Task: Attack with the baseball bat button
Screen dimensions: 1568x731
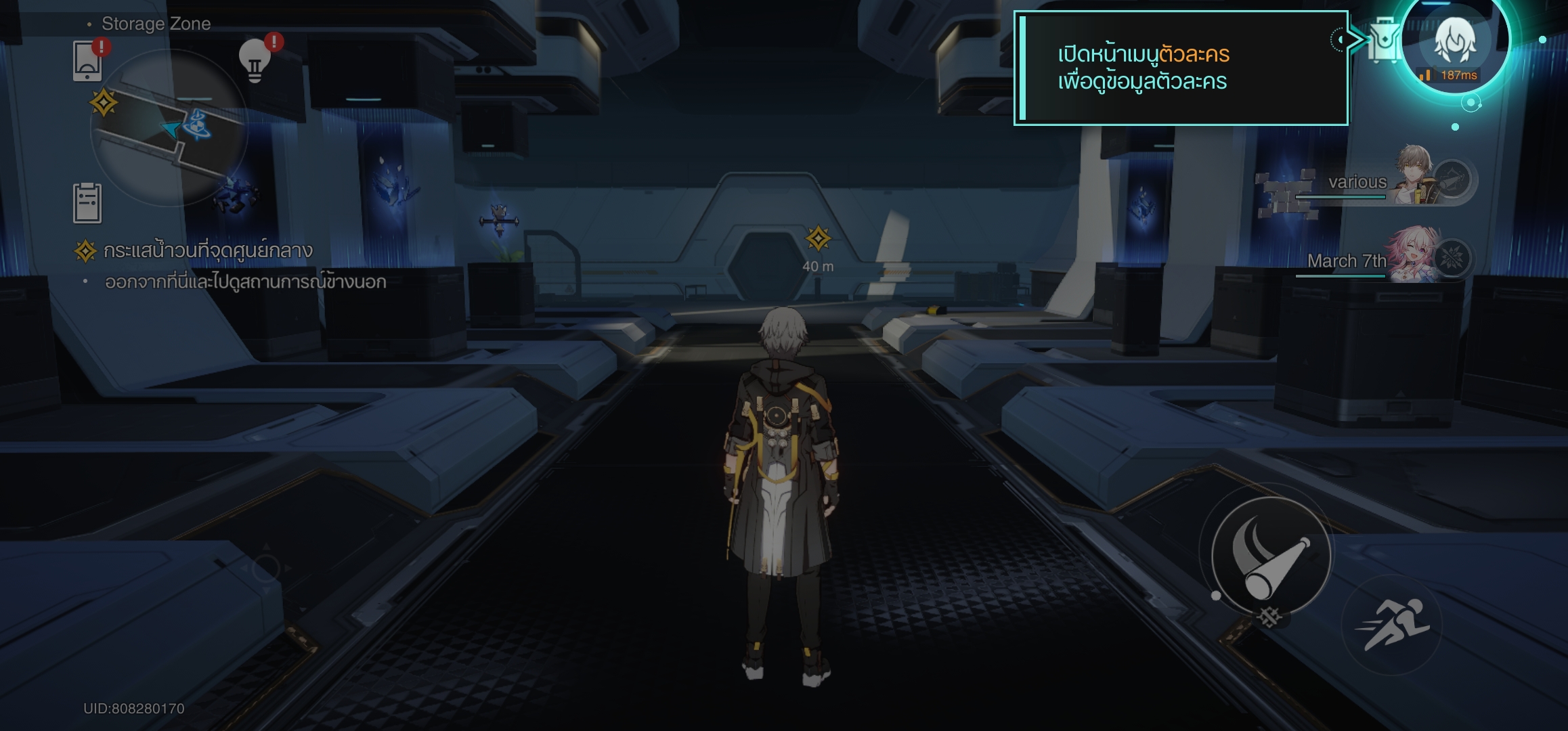Action: click(1270, 556)
